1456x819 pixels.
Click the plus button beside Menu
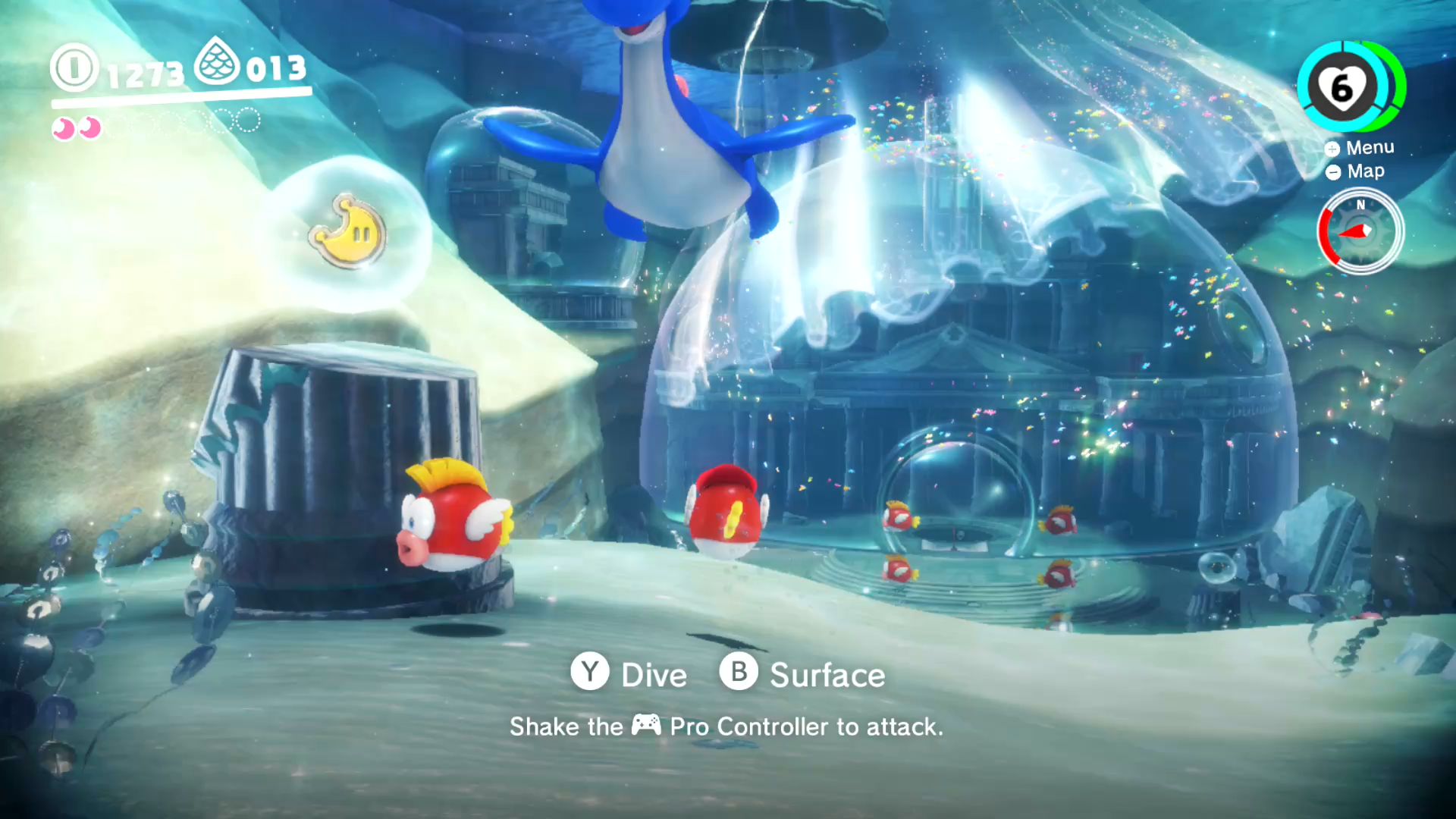[1332, 149]
